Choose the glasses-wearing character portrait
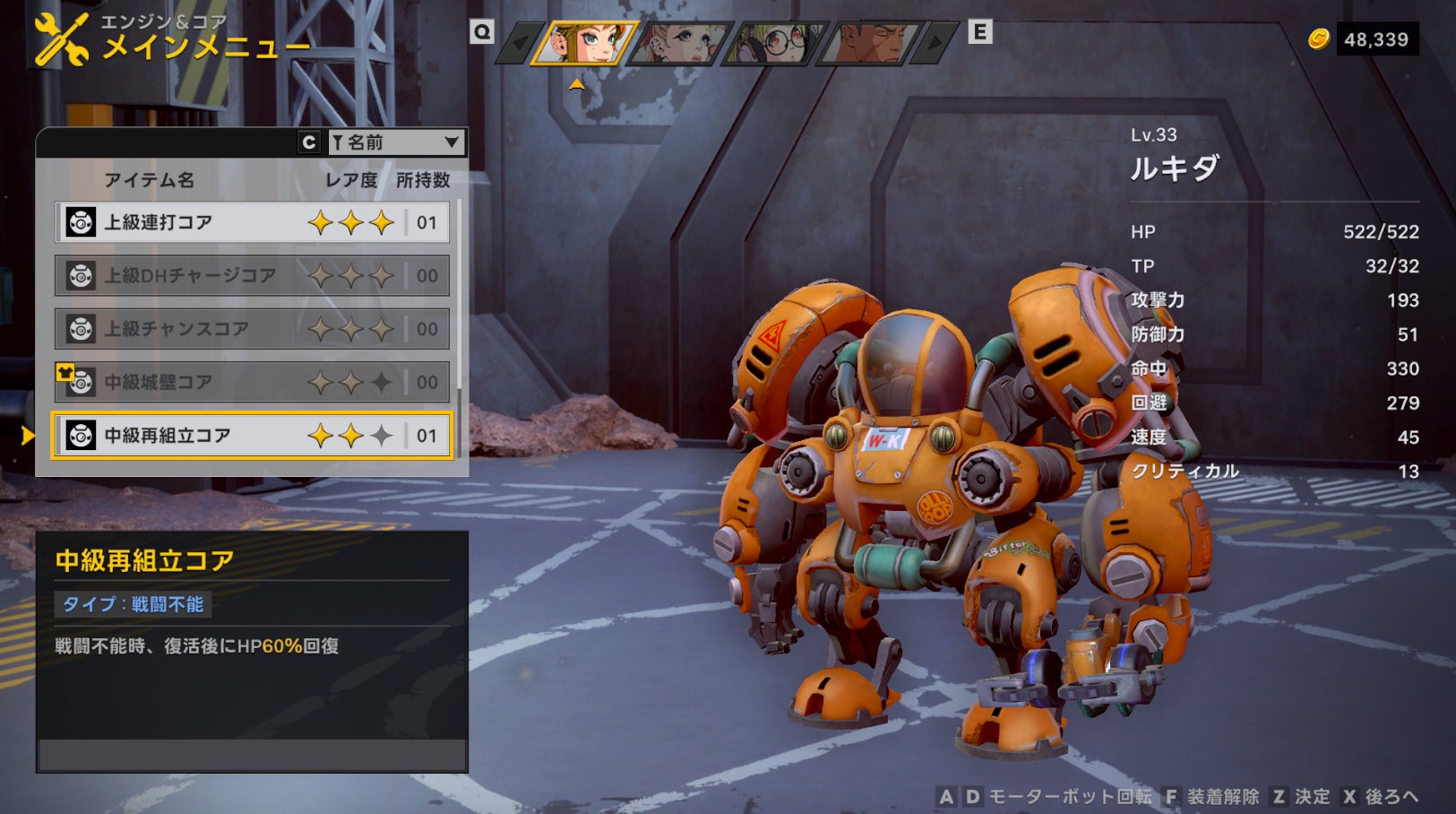 pos(778,42)
